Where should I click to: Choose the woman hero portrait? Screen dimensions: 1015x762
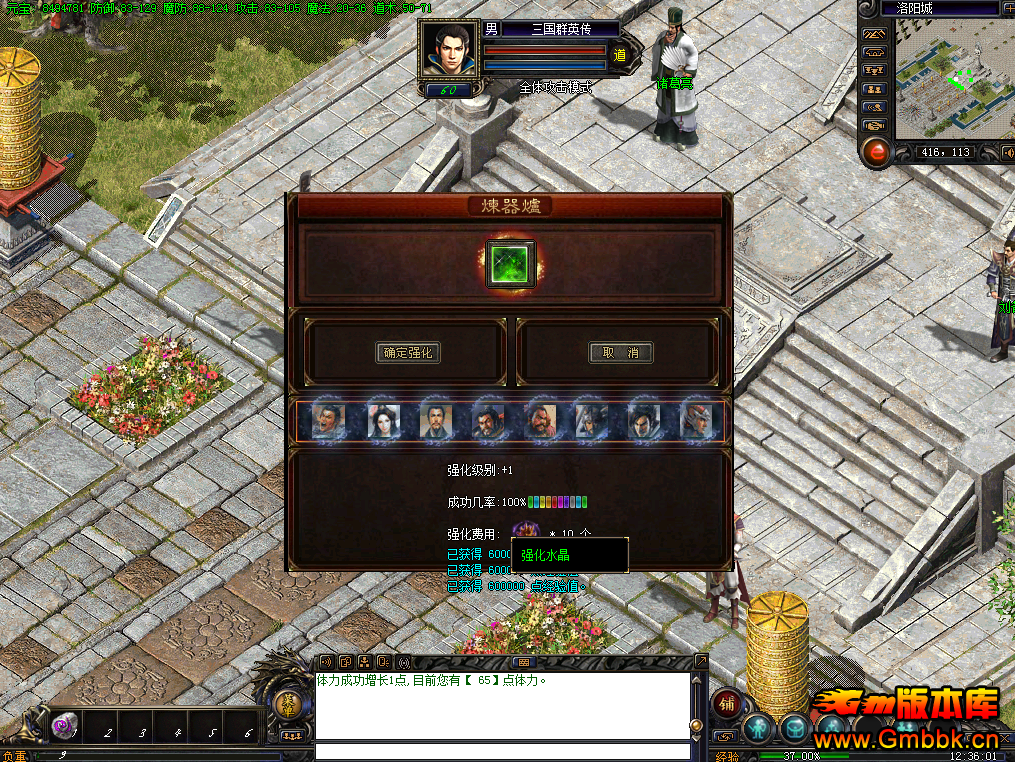(383, 421)
